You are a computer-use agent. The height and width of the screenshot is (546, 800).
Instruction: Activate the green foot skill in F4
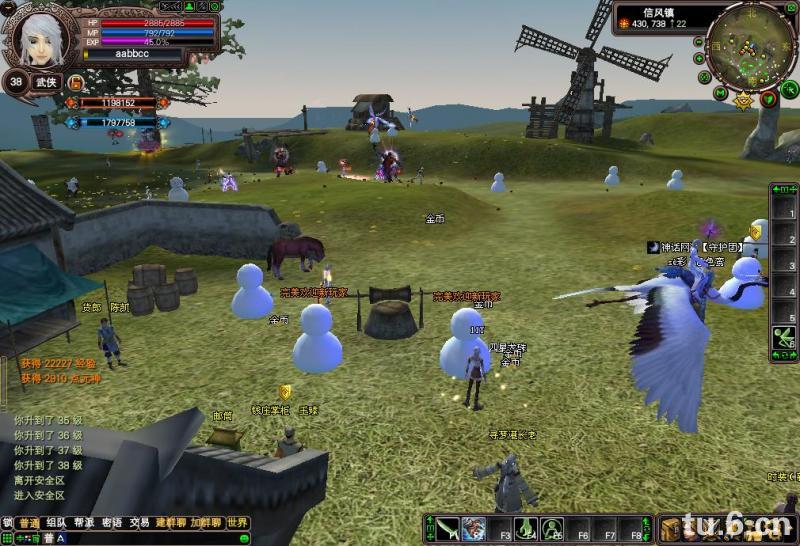pyautogui.click(x=526, y=528)
